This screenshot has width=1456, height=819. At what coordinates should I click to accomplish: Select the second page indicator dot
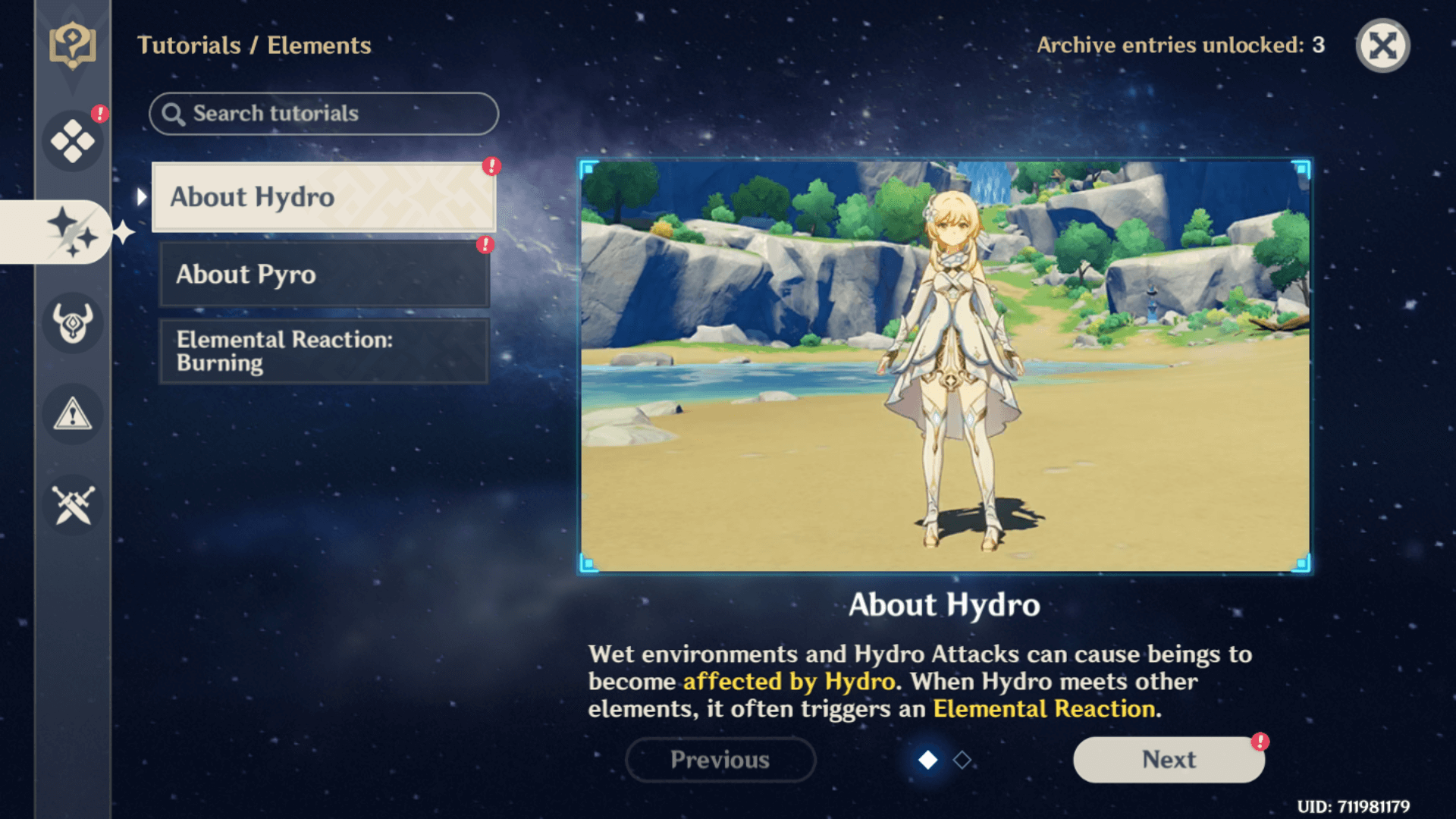pyautogui.click(x=960, y=759)
